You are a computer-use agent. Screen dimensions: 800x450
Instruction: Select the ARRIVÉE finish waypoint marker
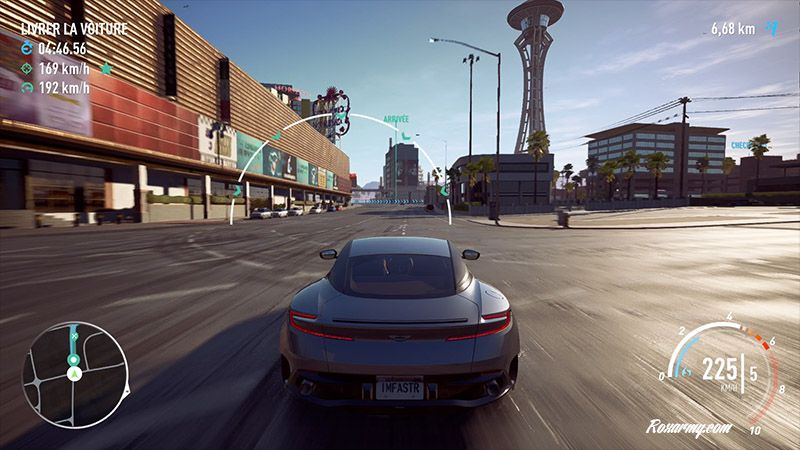click(396, 119)
